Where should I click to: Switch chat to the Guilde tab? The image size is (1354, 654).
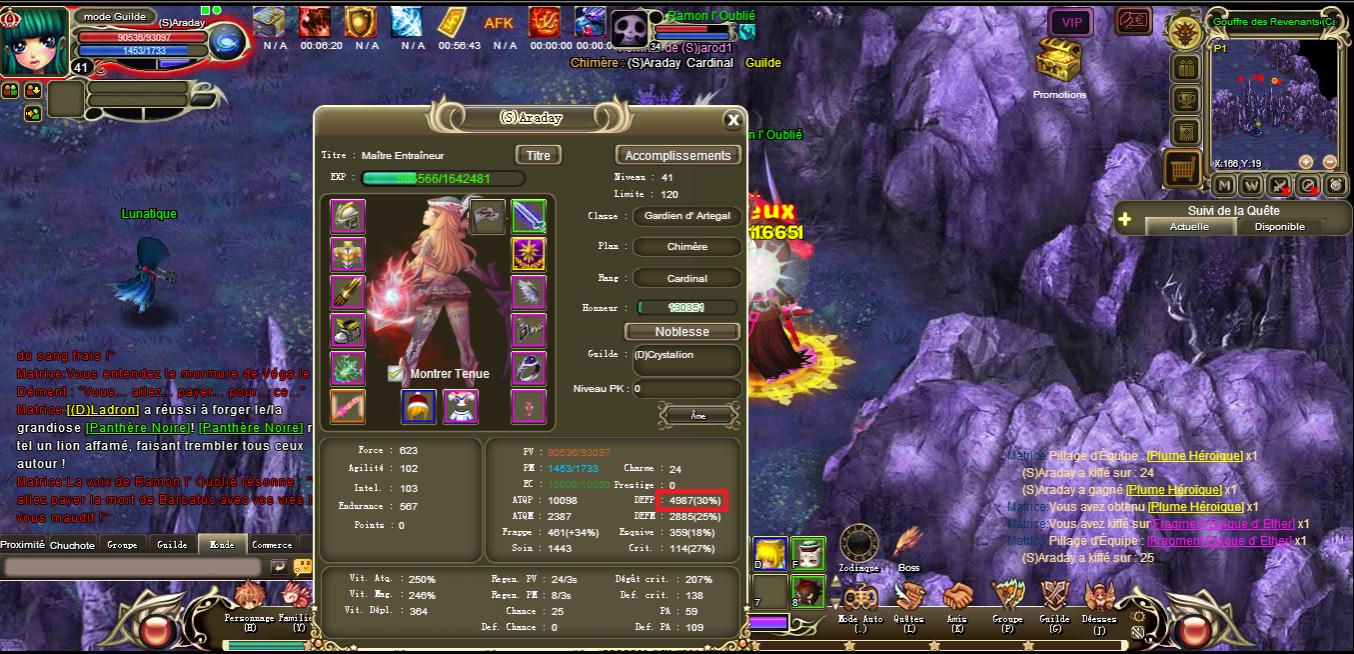[x=172, y=545]
